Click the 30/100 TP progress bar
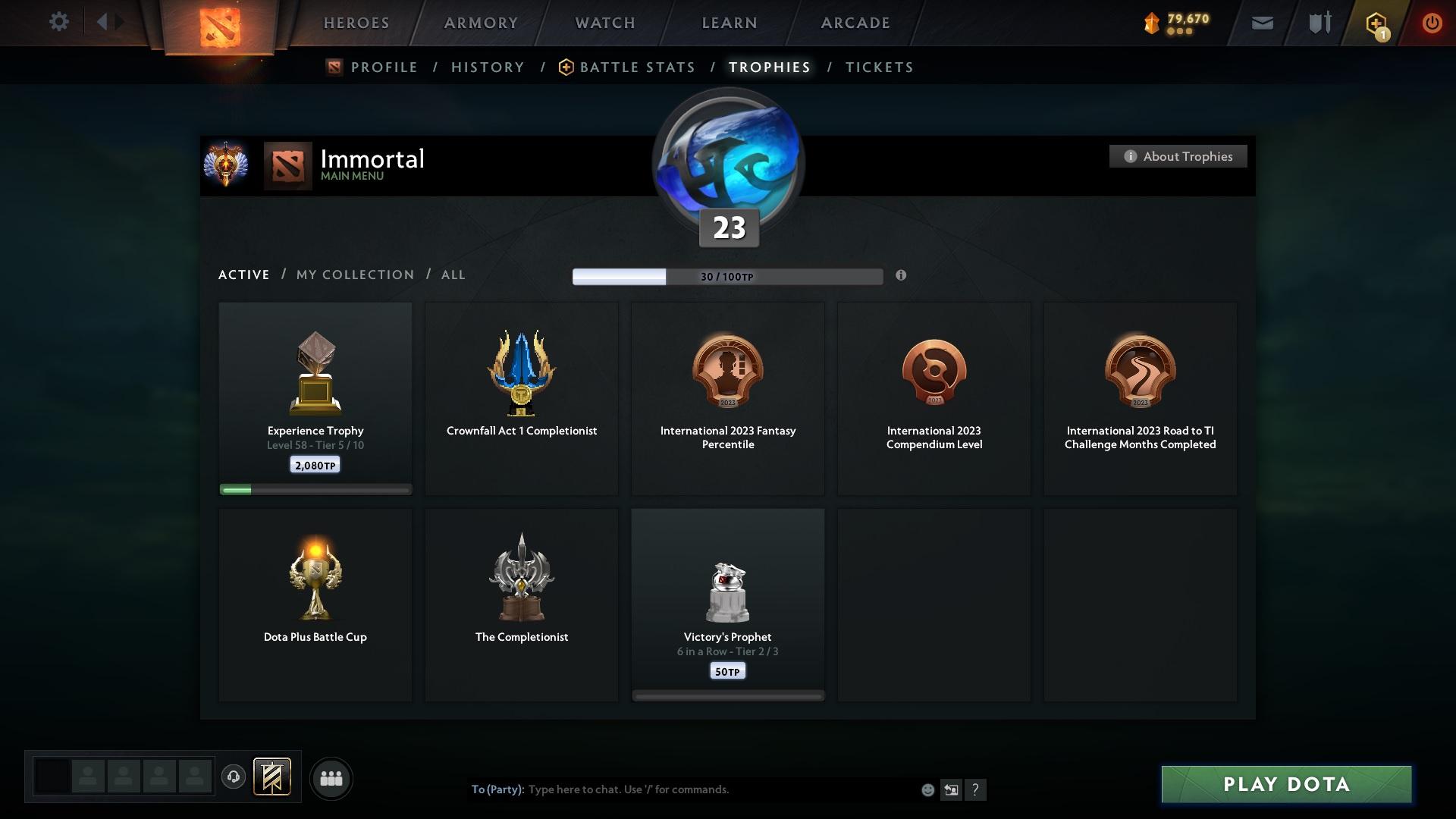Image resolution: width=1456 pixels, height=819 pixels. point(726,276)
